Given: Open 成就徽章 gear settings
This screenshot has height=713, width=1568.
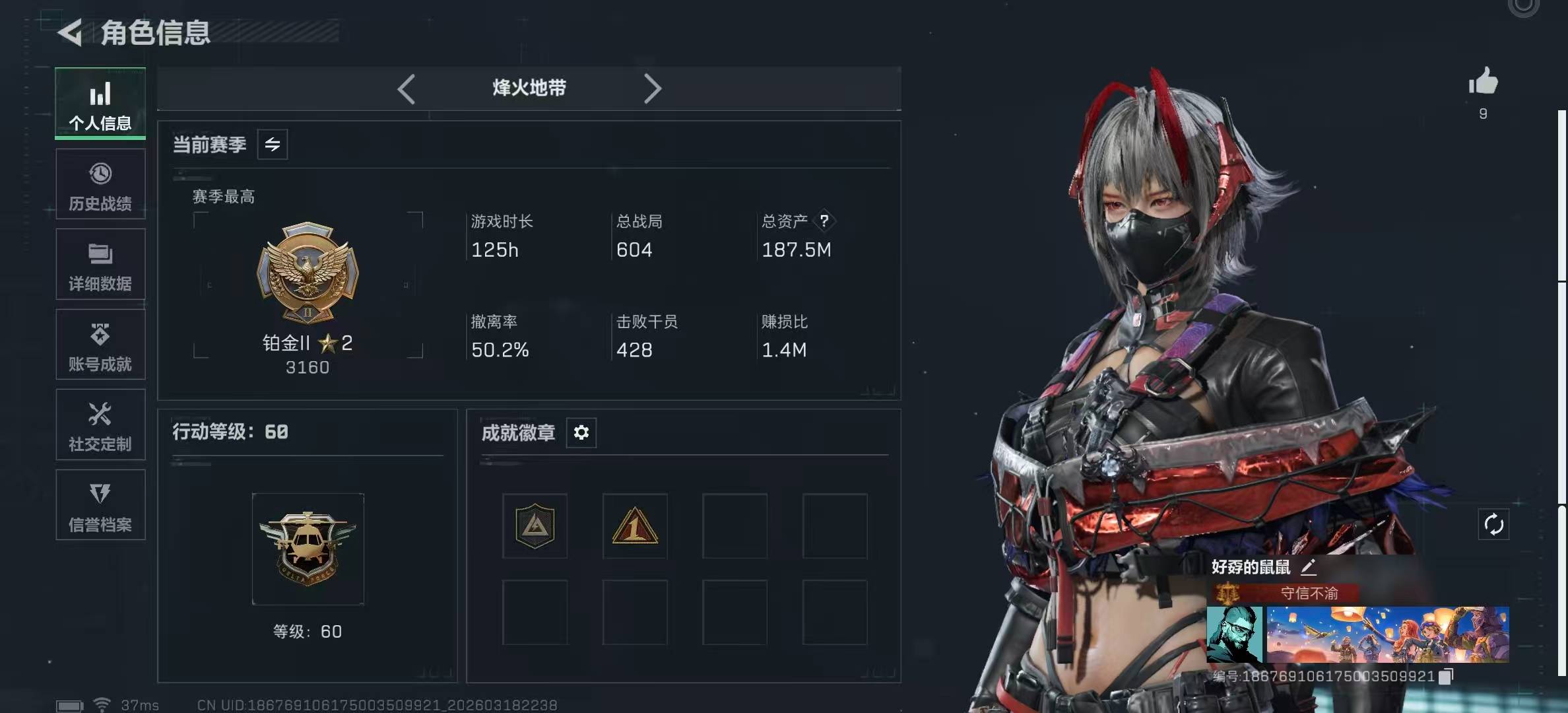Looking at the screenshot, I should (581, 432).
